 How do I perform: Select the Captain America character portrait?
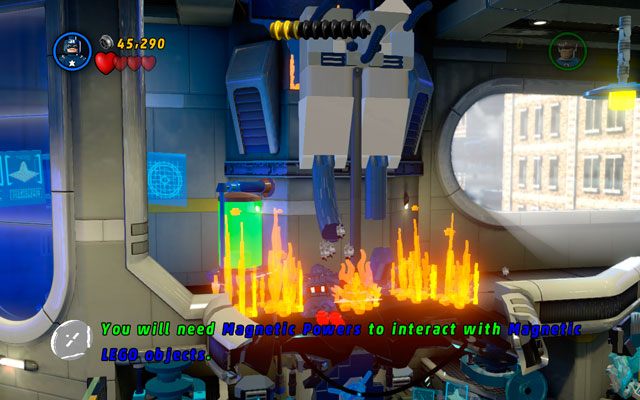point(72,51)
